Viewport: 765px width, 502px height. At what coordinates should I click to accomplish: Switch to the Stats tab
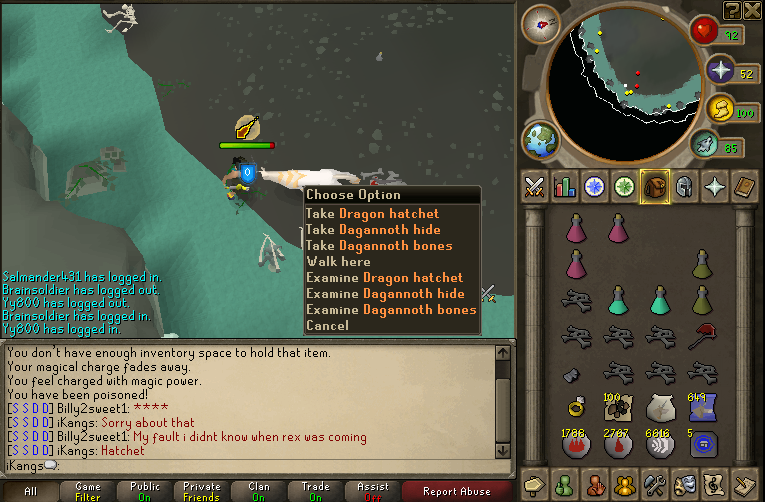[565, 187]
